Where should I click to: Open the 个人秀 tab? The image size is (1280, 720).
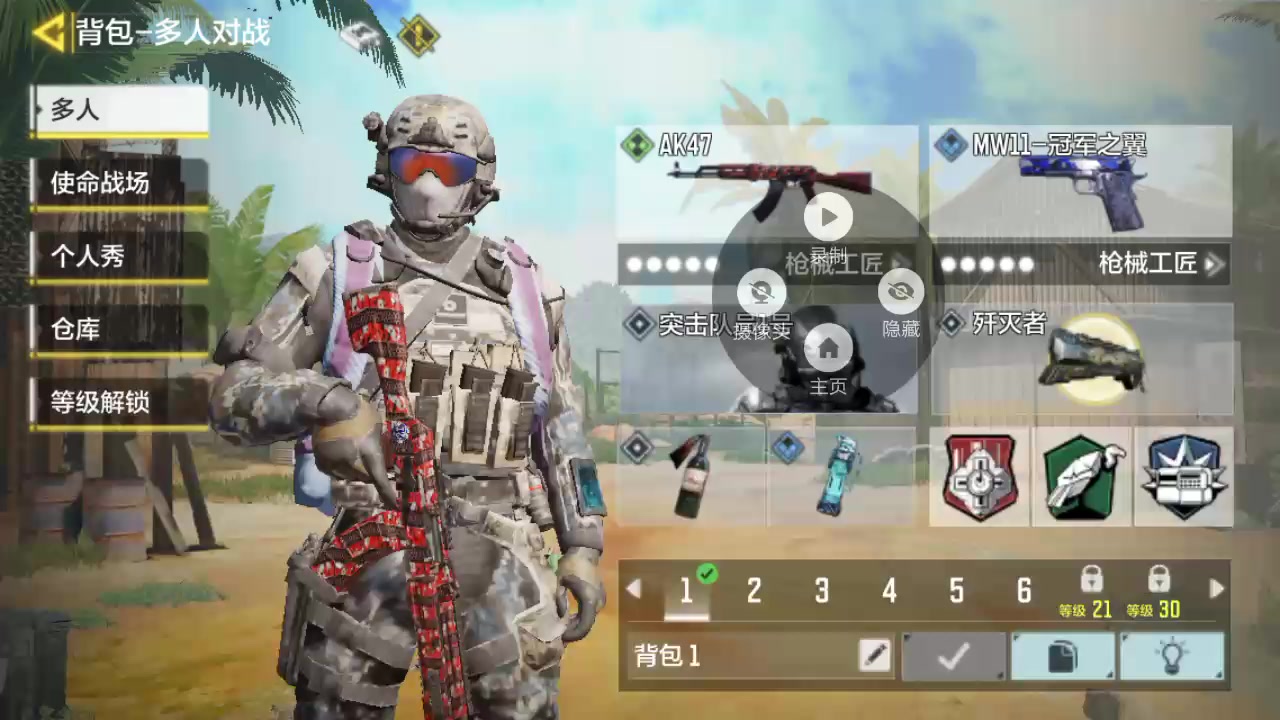pyautogui.click(x=120, y=257)
